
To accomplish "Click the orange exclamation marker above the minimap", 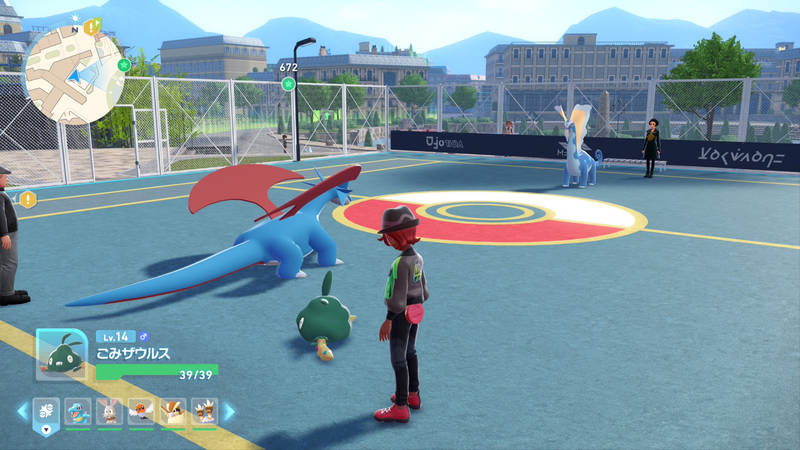I will click(x=91, y=25).
